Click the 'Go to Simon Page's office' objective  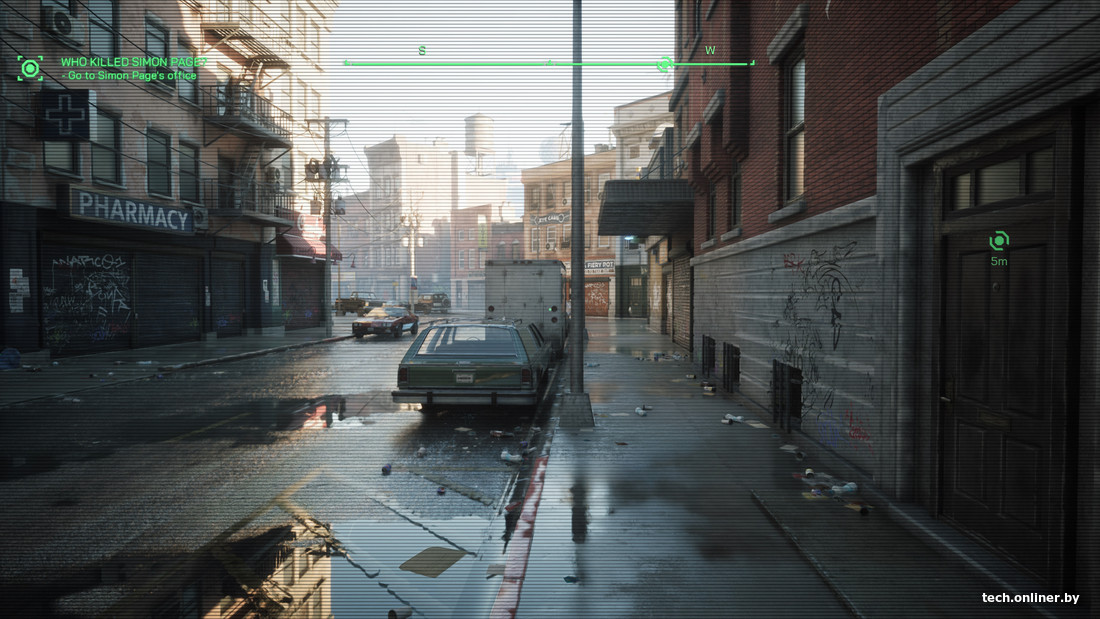pyautogui.click(x=129, y=76)
